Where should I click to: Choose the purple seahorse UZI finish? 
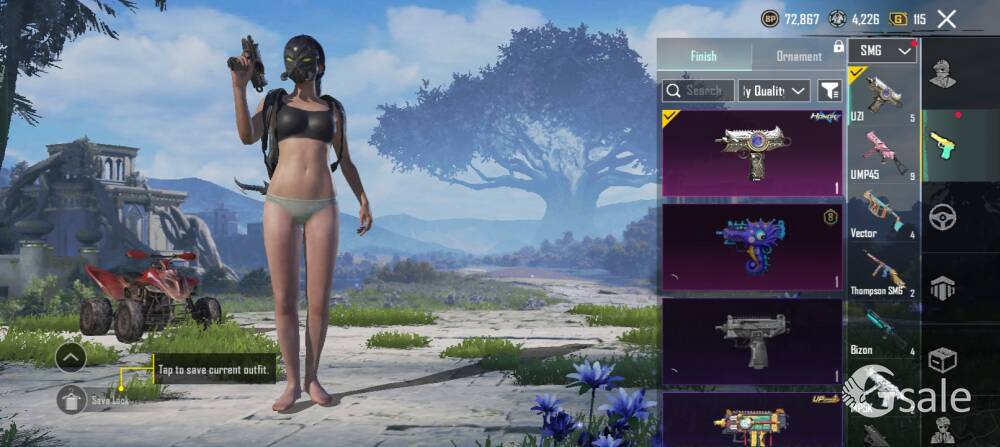[x=752, y=246]
